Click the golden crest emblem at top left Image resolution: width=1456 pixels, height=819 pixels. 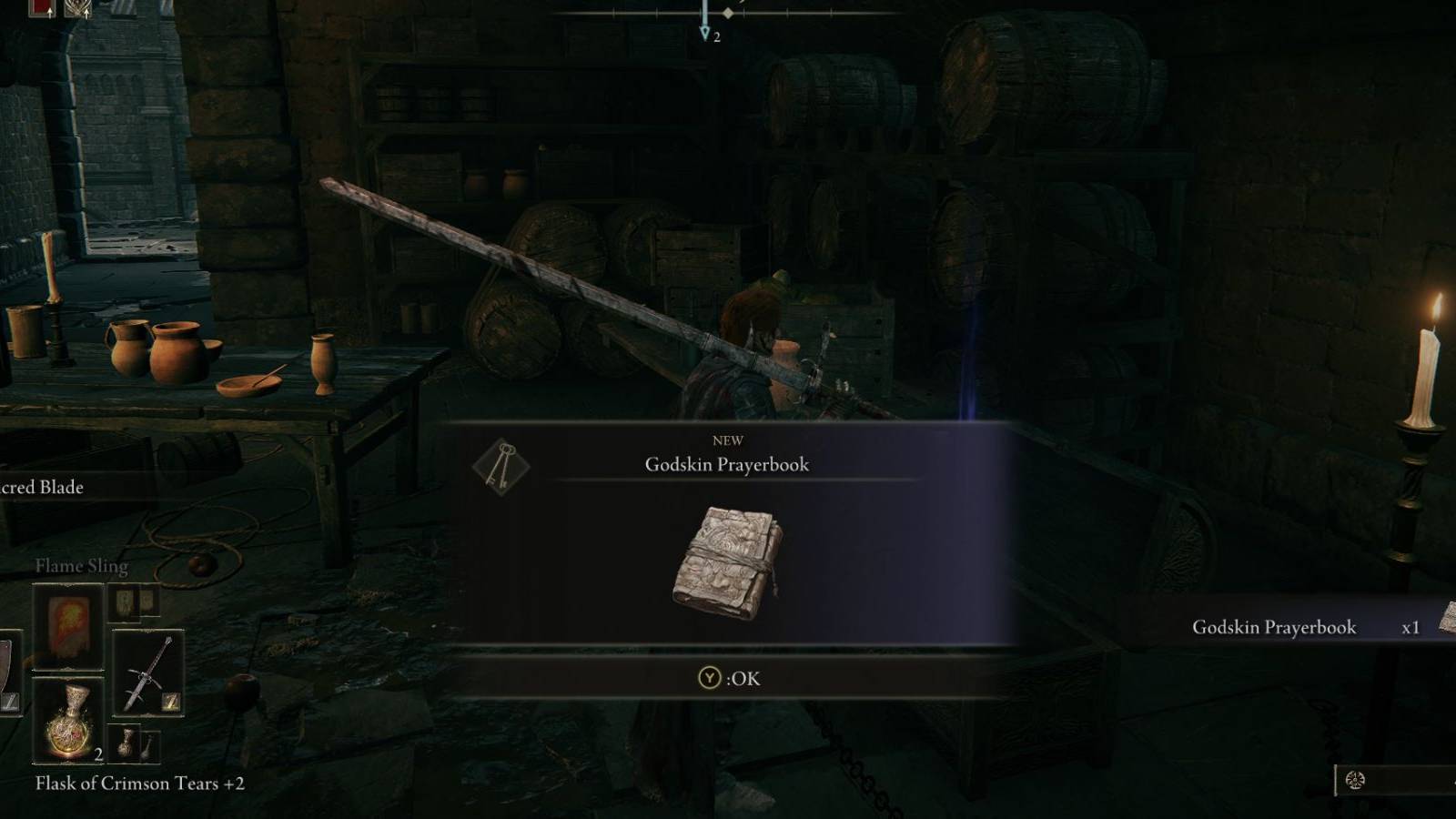(x=78, y=7)
